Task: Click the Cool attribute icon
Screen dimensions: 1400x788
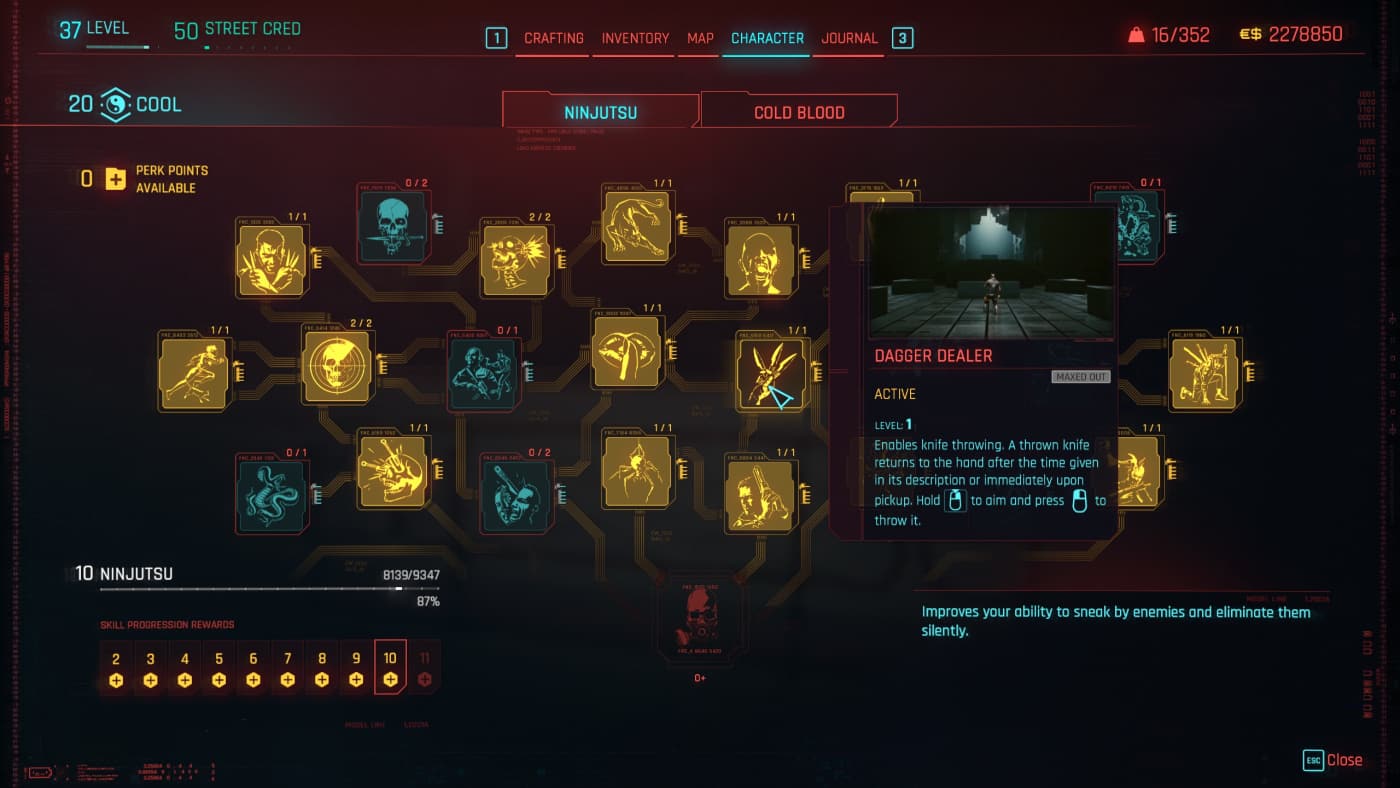Action: 115,104
